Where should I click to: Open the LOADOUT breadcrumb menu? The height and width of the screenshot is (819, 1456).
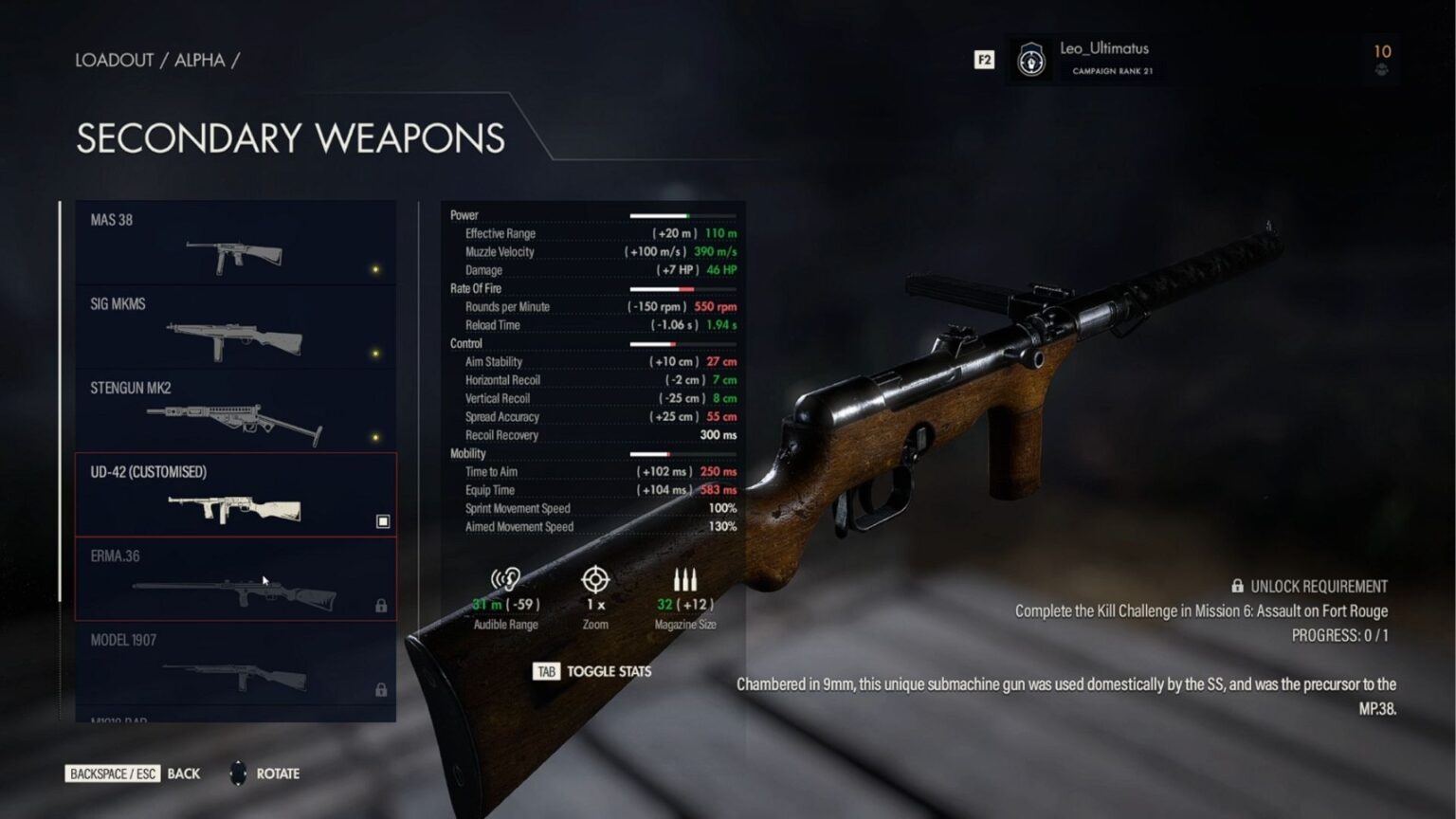[x=115, y=60]
